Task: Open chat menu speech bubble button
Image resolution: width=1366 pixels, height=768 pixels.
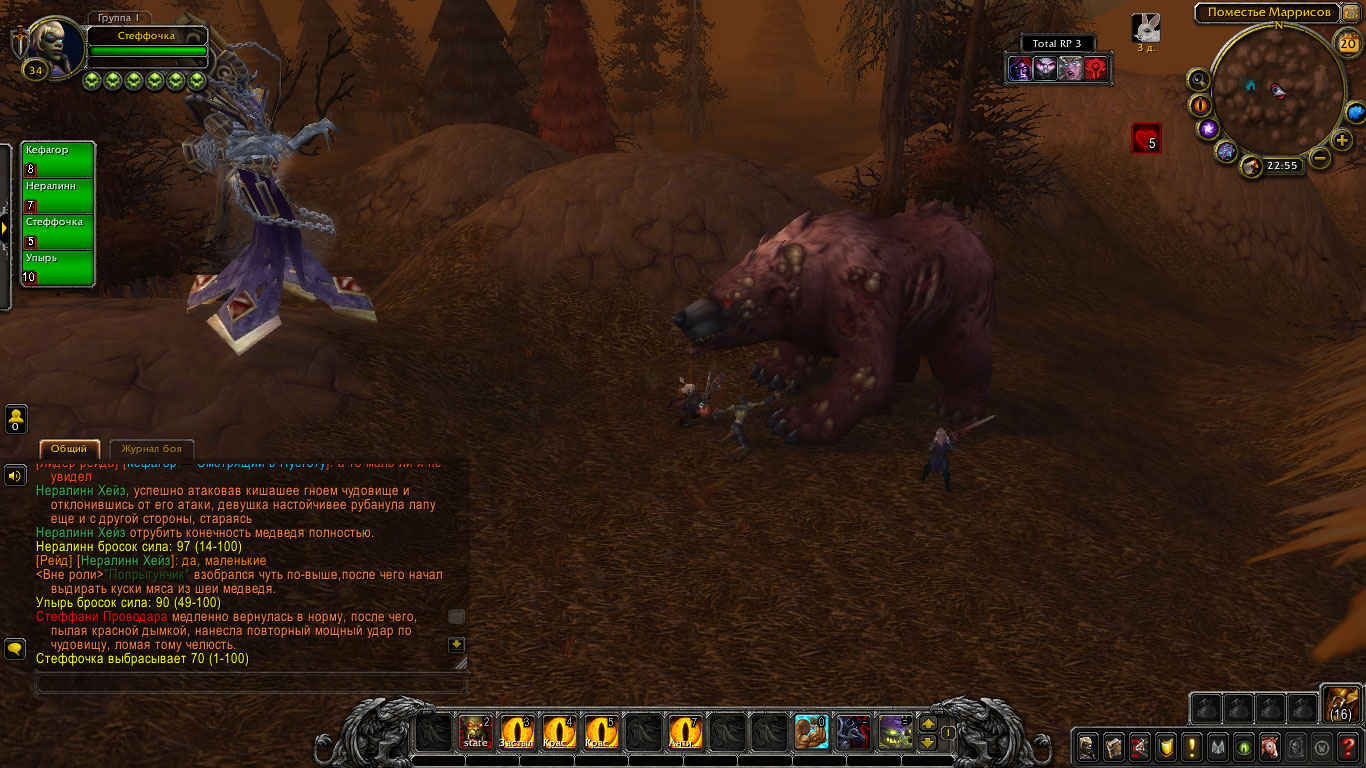Action: click(x=15, y=648)
